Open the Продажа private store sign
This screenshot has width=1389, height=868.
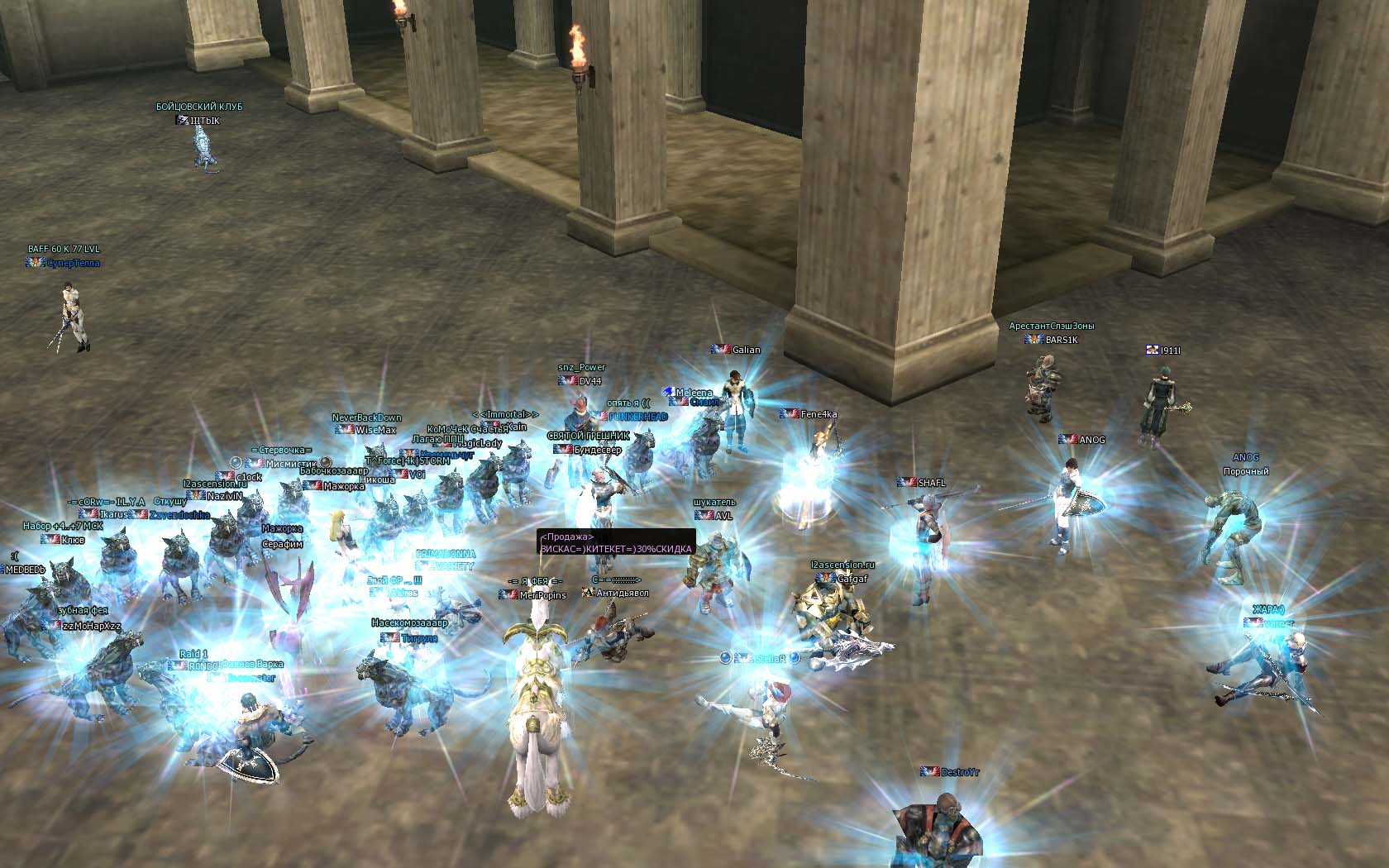pos(616,543)
